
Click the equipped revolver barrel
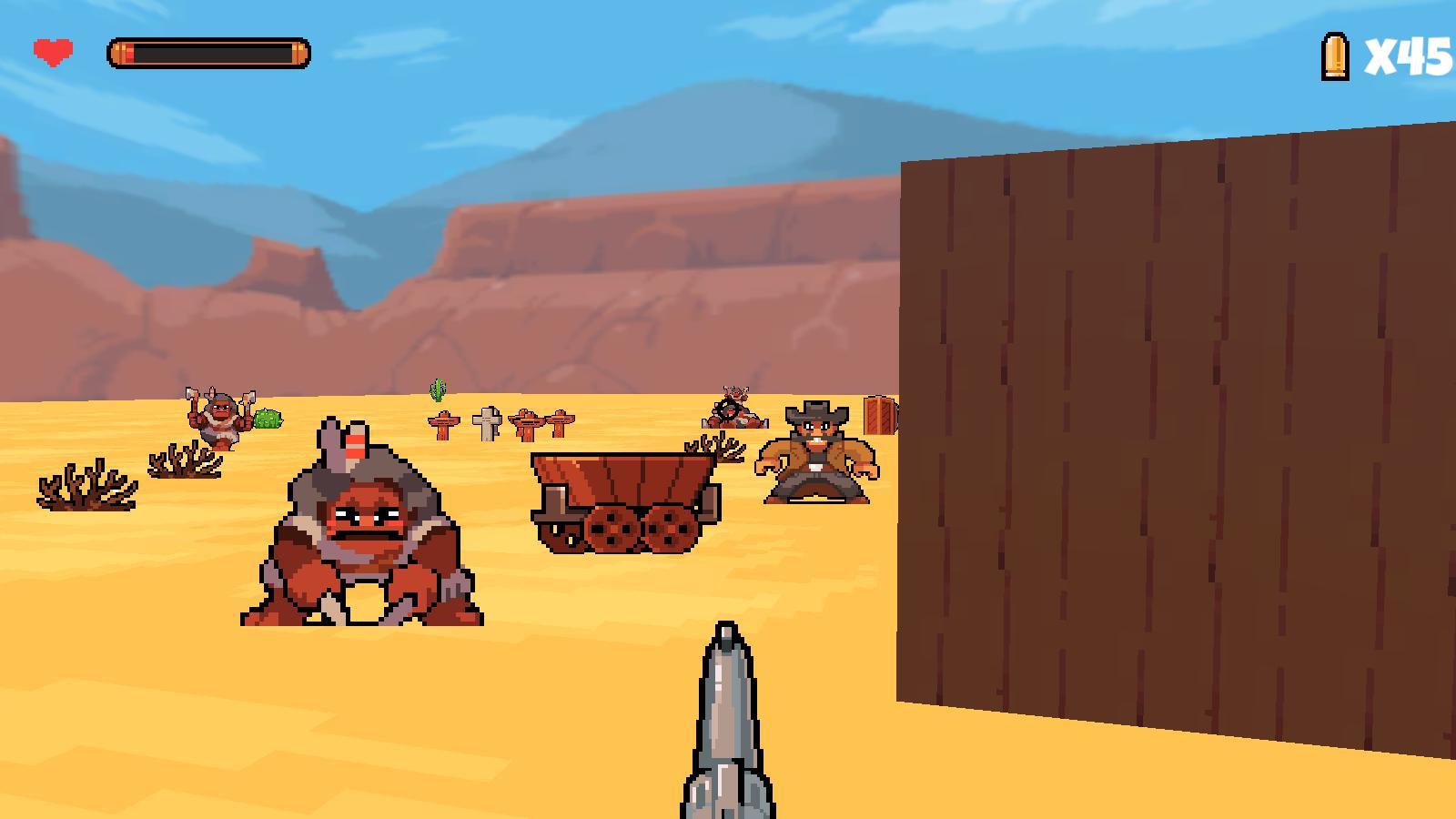point(728,719)
